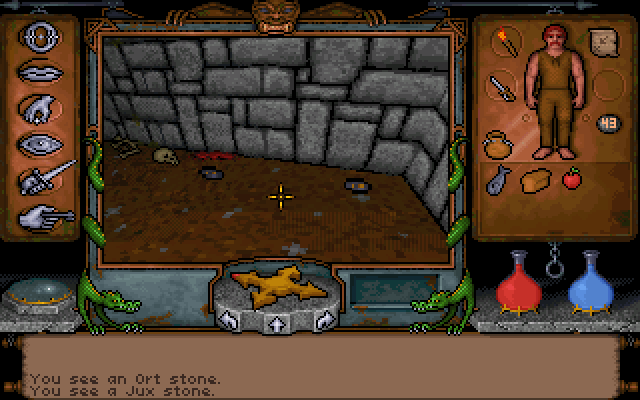
Task: Choose the red apple in inventory
Action: click(x=573, y=179)
